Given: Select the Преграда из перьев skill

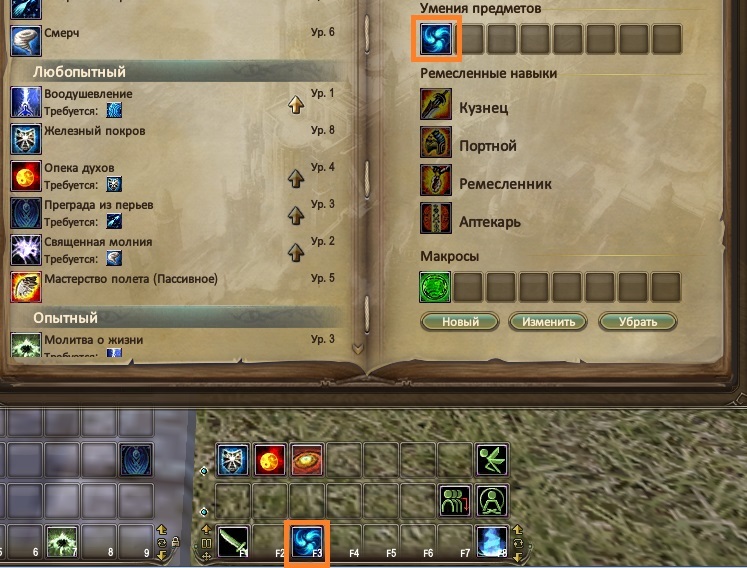Looking at the screenshot, I should click(x=25, y=212).
